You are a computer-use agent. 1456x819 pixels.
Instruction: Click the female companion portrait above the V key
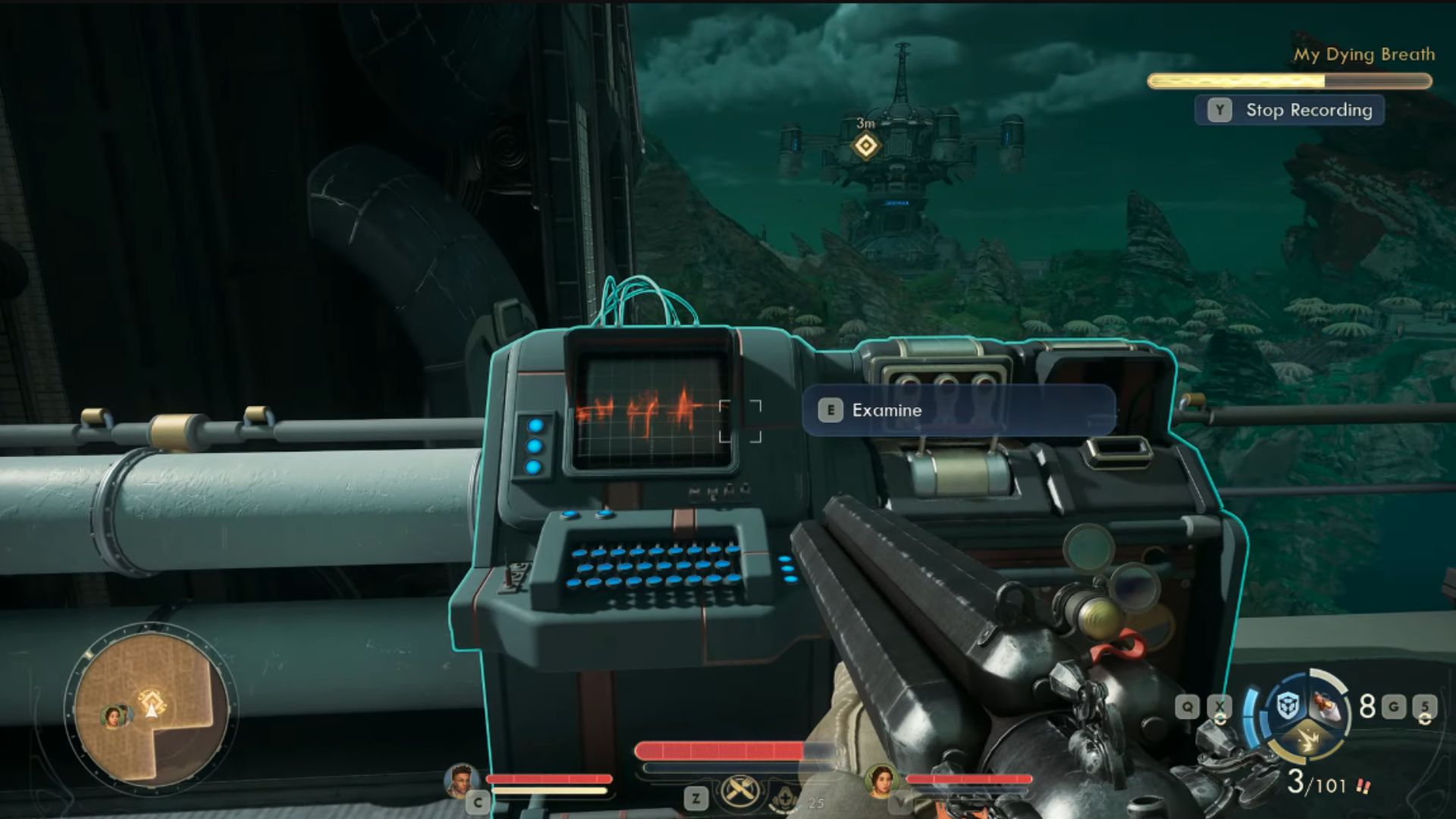[883, 783]
